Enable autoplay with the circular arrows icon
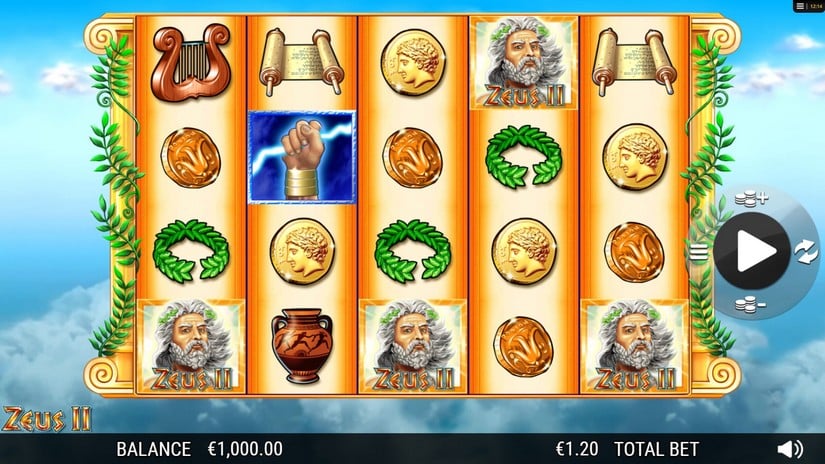This screenshot has width=825, height=464. [x=806, y=252]
